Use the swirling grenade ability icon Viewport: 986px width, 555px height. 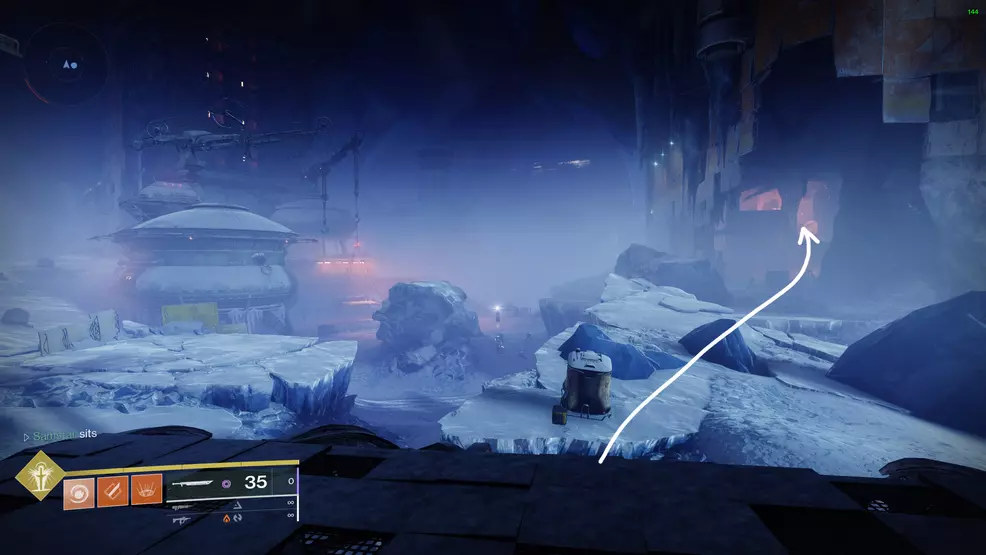tap(78, 493)
